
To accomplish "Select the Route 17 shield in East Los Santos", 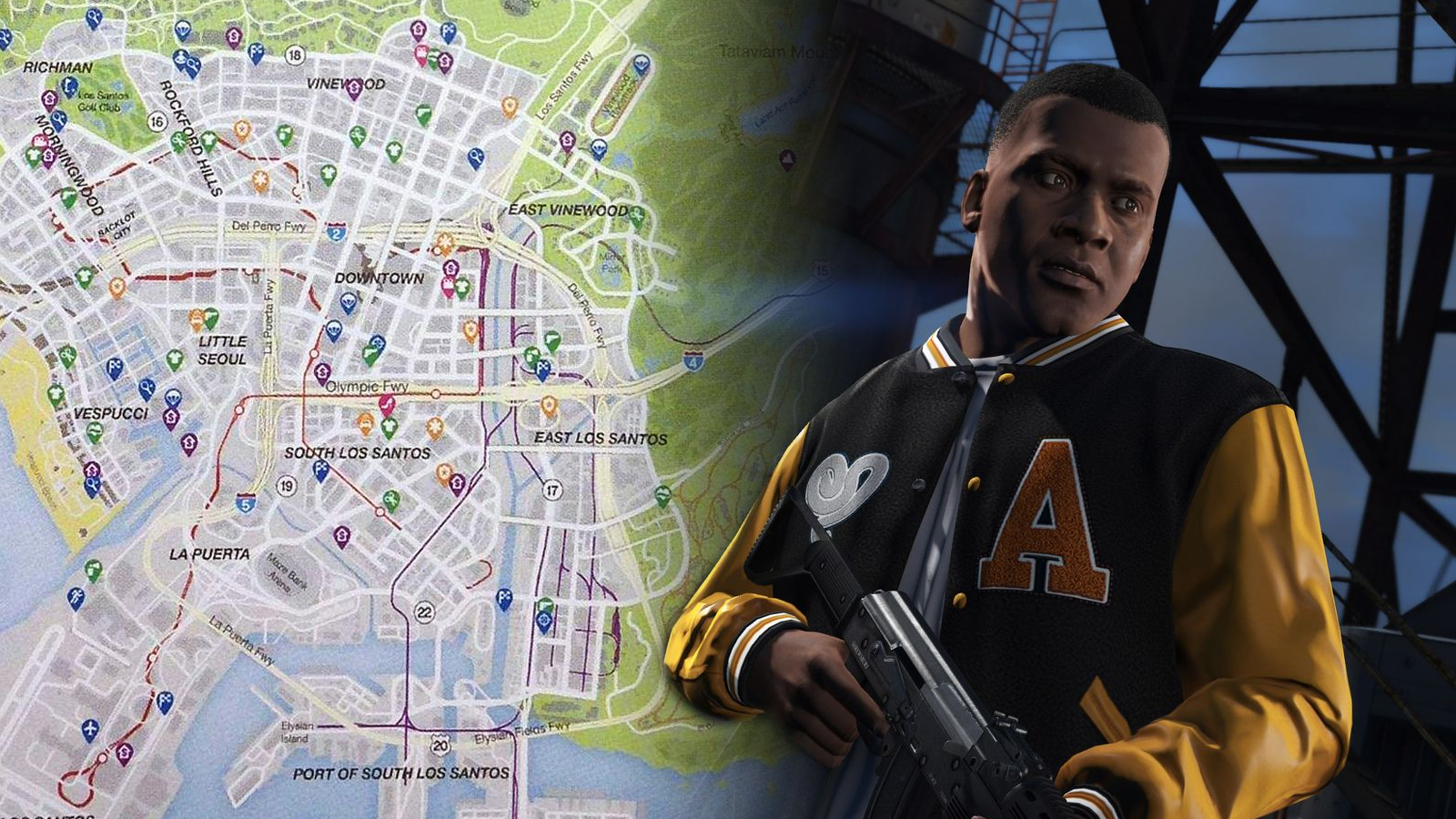I will coord(552,490).
